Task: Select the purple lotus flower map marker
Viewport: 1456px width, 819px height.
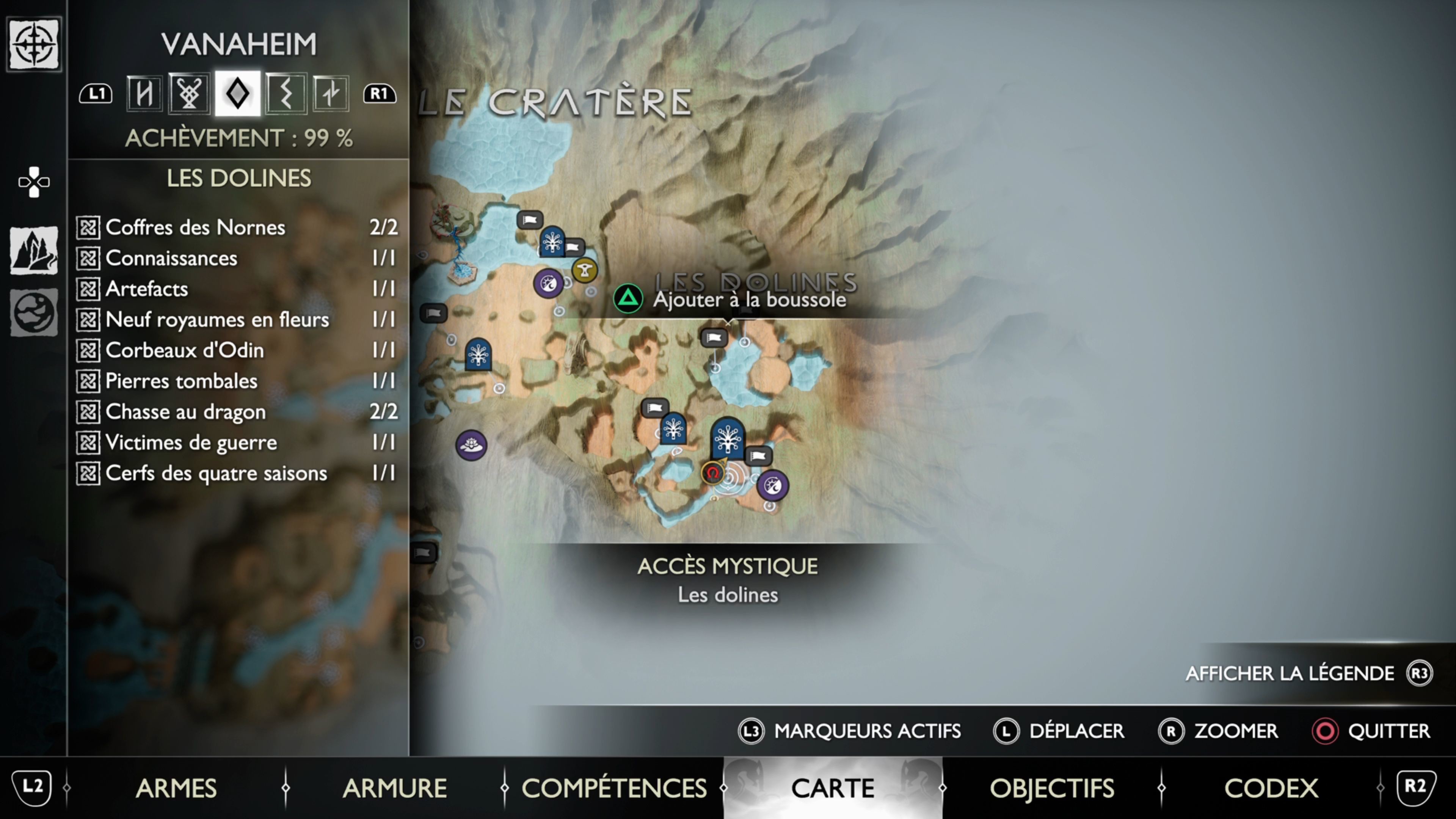Action: click(471, 446)
